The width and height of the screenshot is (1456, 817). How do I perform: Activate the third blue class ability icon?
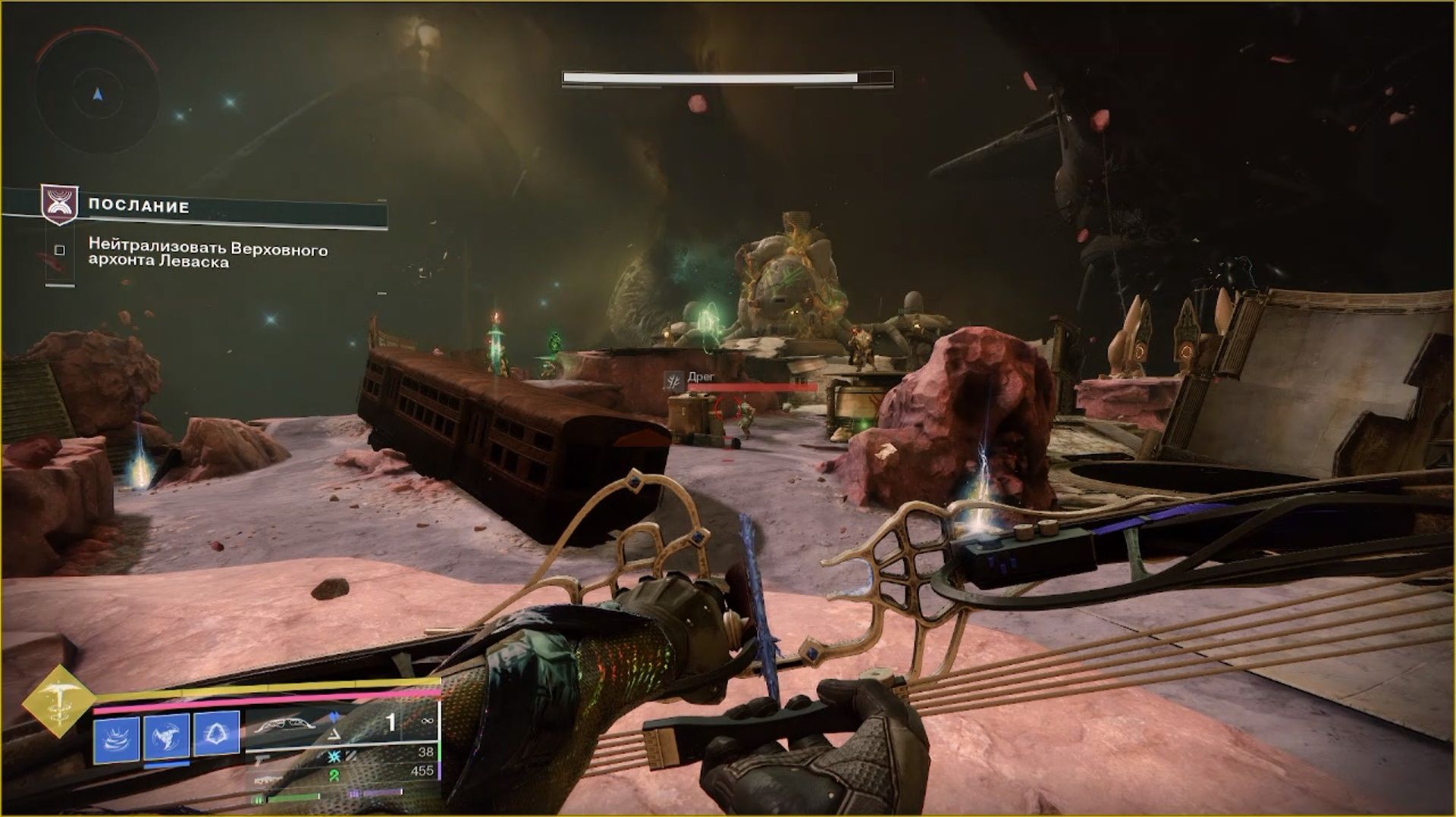point(217,736)
